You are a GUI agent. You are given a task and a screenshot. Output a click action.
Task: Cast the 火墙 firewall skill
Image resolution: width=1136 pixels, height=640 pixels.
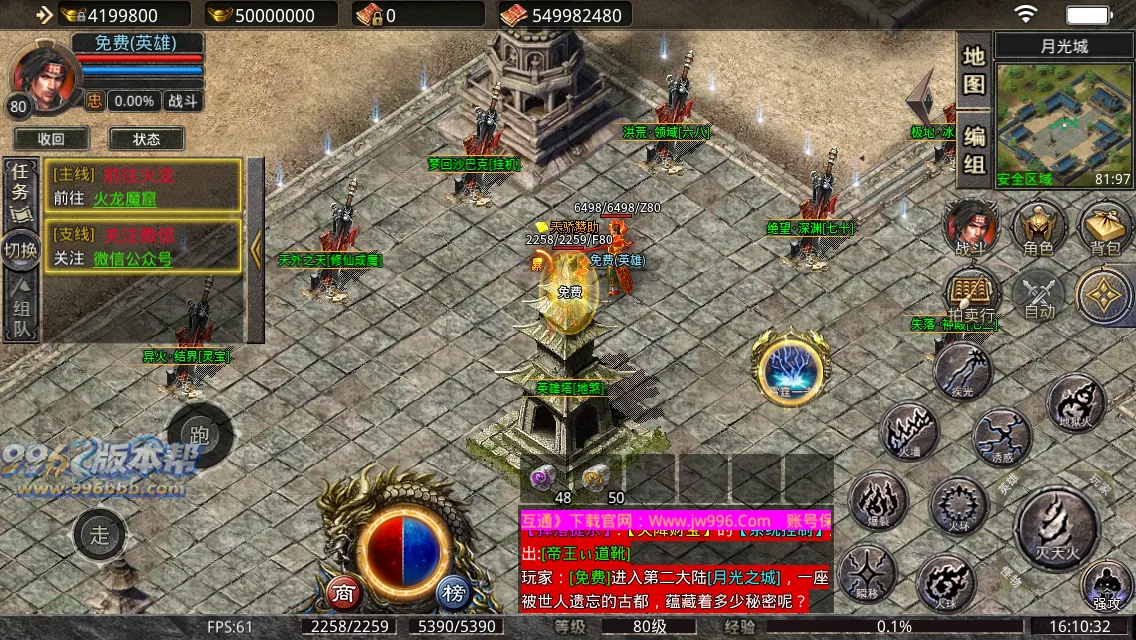[908, 432]
